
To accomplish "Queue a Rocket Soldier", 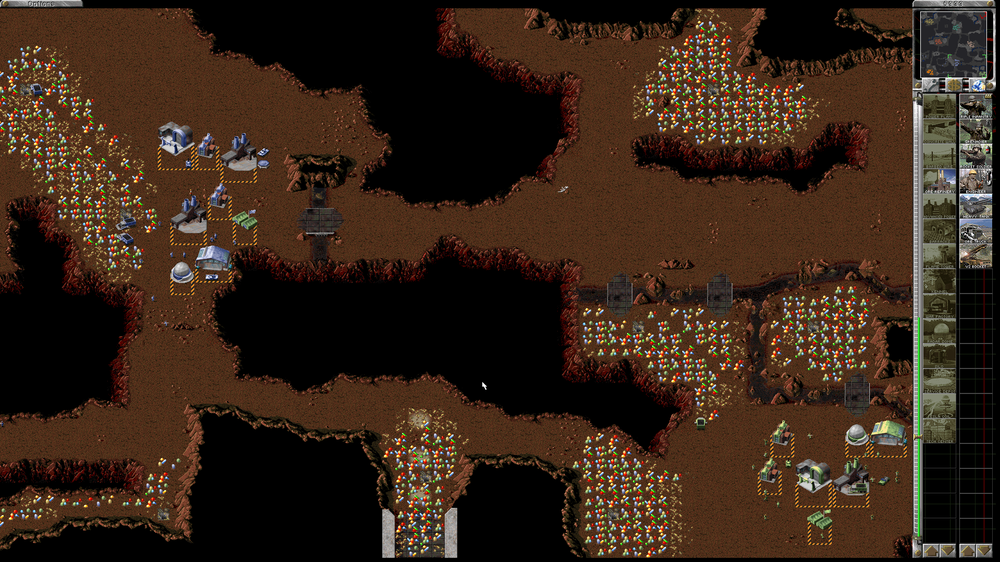I will pos(976,156).
